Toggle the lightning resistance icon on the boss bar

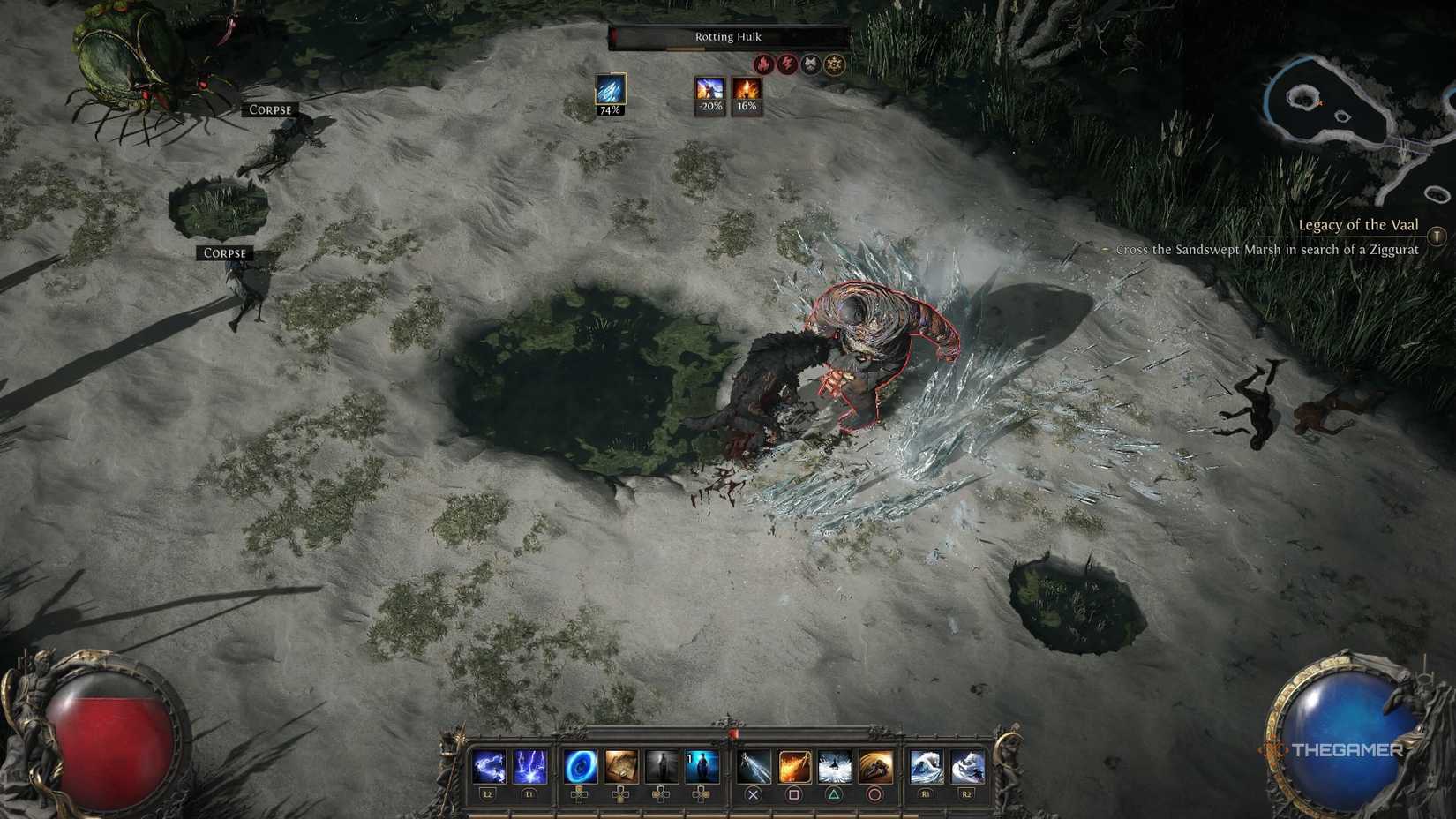(787, 63)
